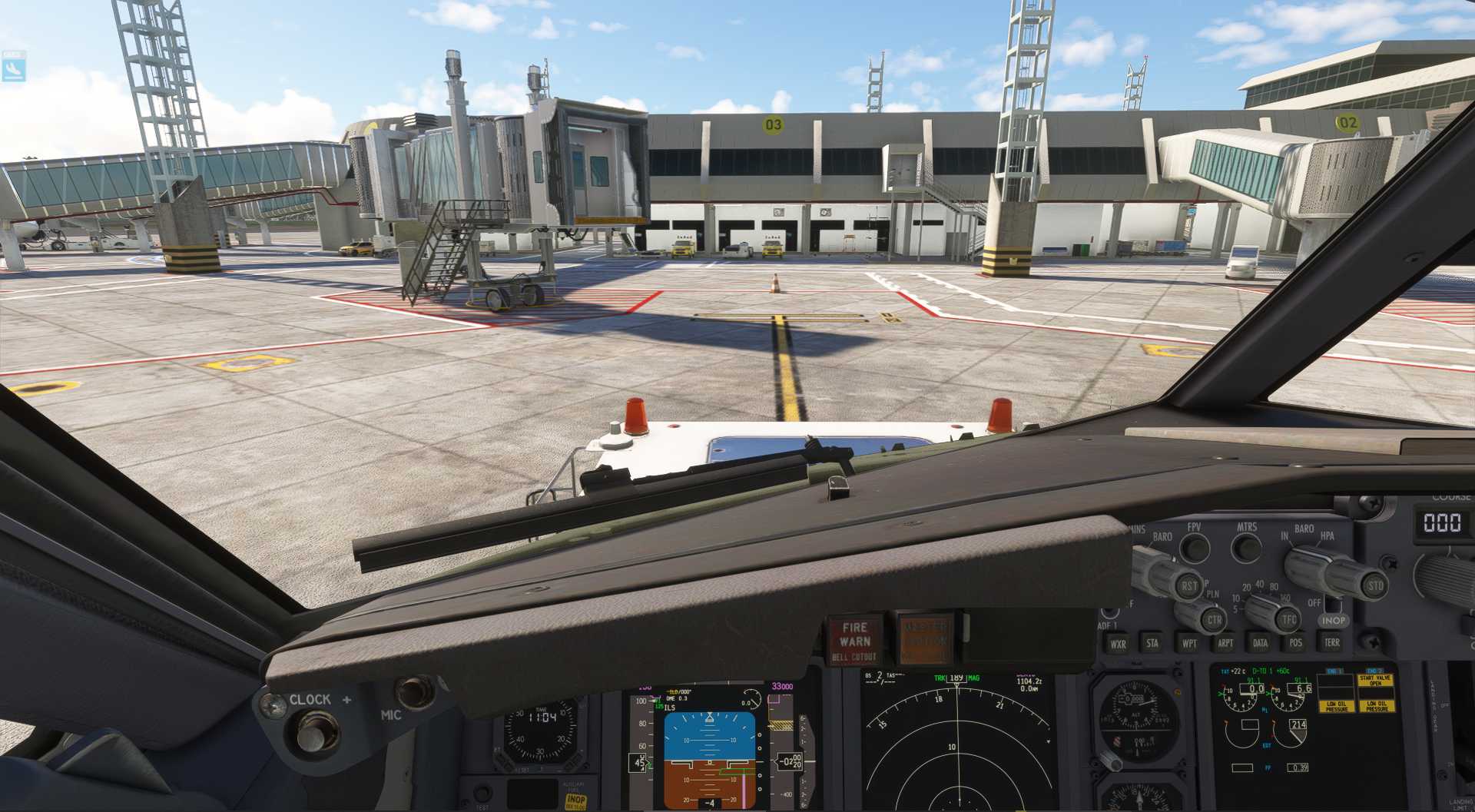This screenshot has width=1475, height=812.
Task: Click the CTR map center button
Action: coord(1214,619)
